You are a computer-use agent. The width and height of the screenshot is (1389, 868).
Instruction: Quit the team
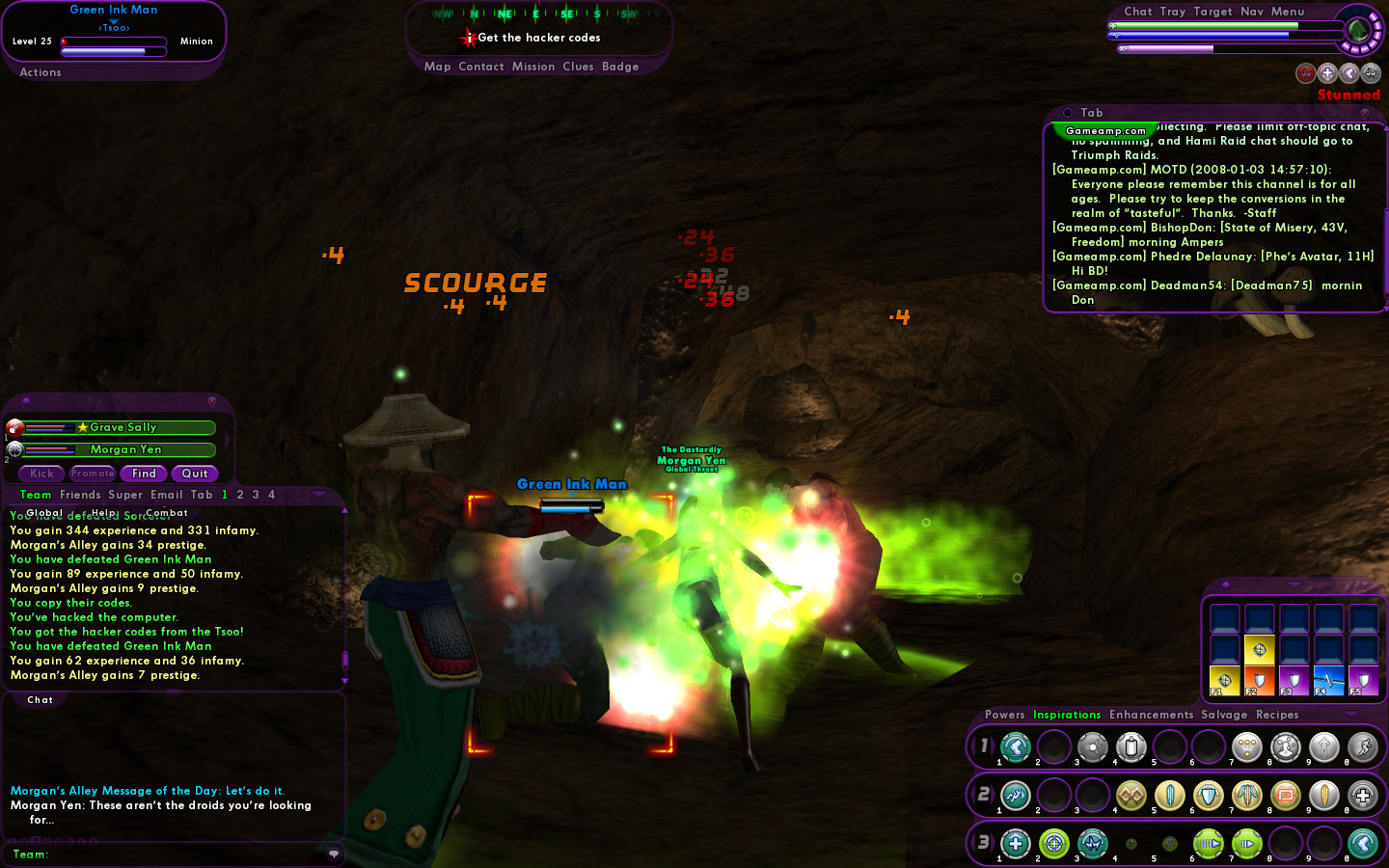[x=195, y=474]
